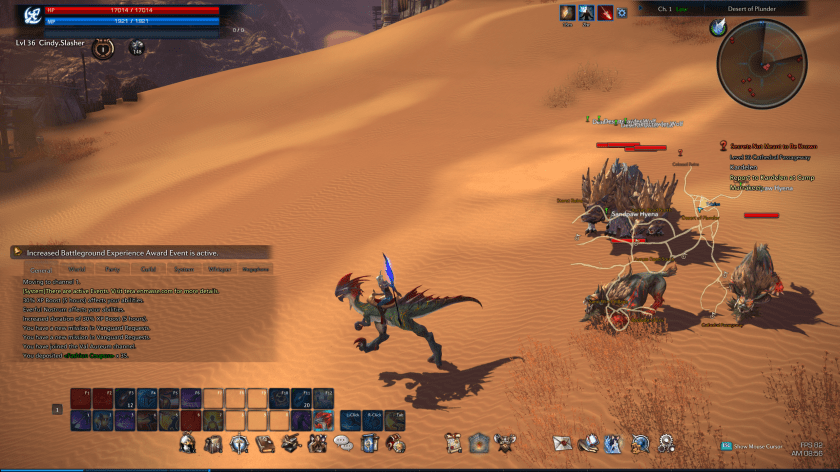Switch to the World chat tab

coord(77,269)
